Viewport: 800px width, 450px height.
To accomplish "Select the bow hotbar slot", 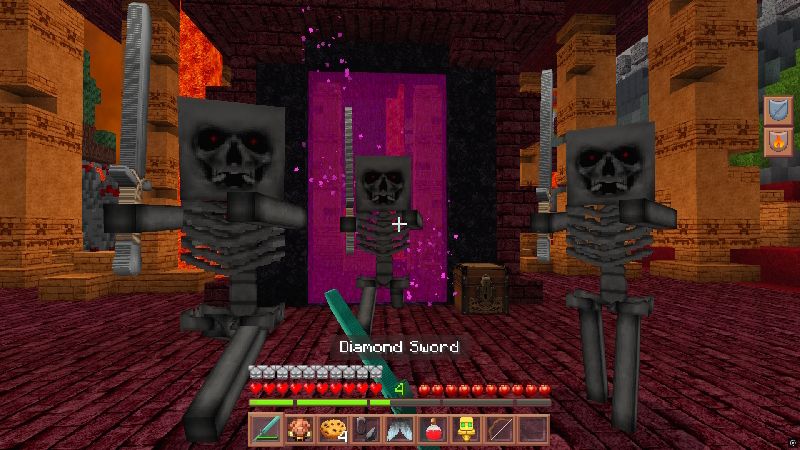I will pyautogui.click(x=499, y=430).
